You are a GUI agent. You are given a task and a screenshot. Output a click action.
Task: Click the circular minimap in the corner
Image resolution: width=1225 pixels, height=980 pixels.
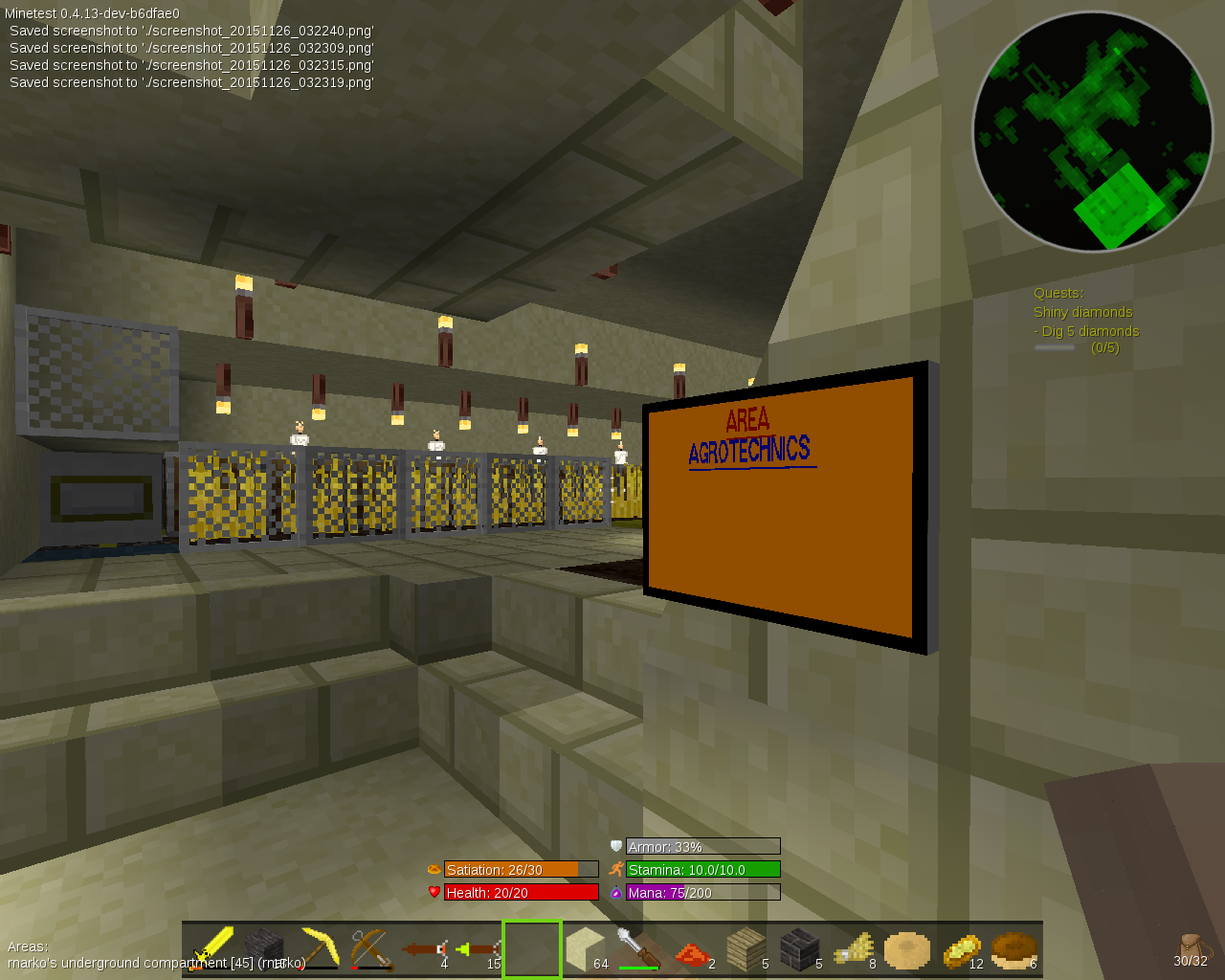click(x=1091, y=129)
